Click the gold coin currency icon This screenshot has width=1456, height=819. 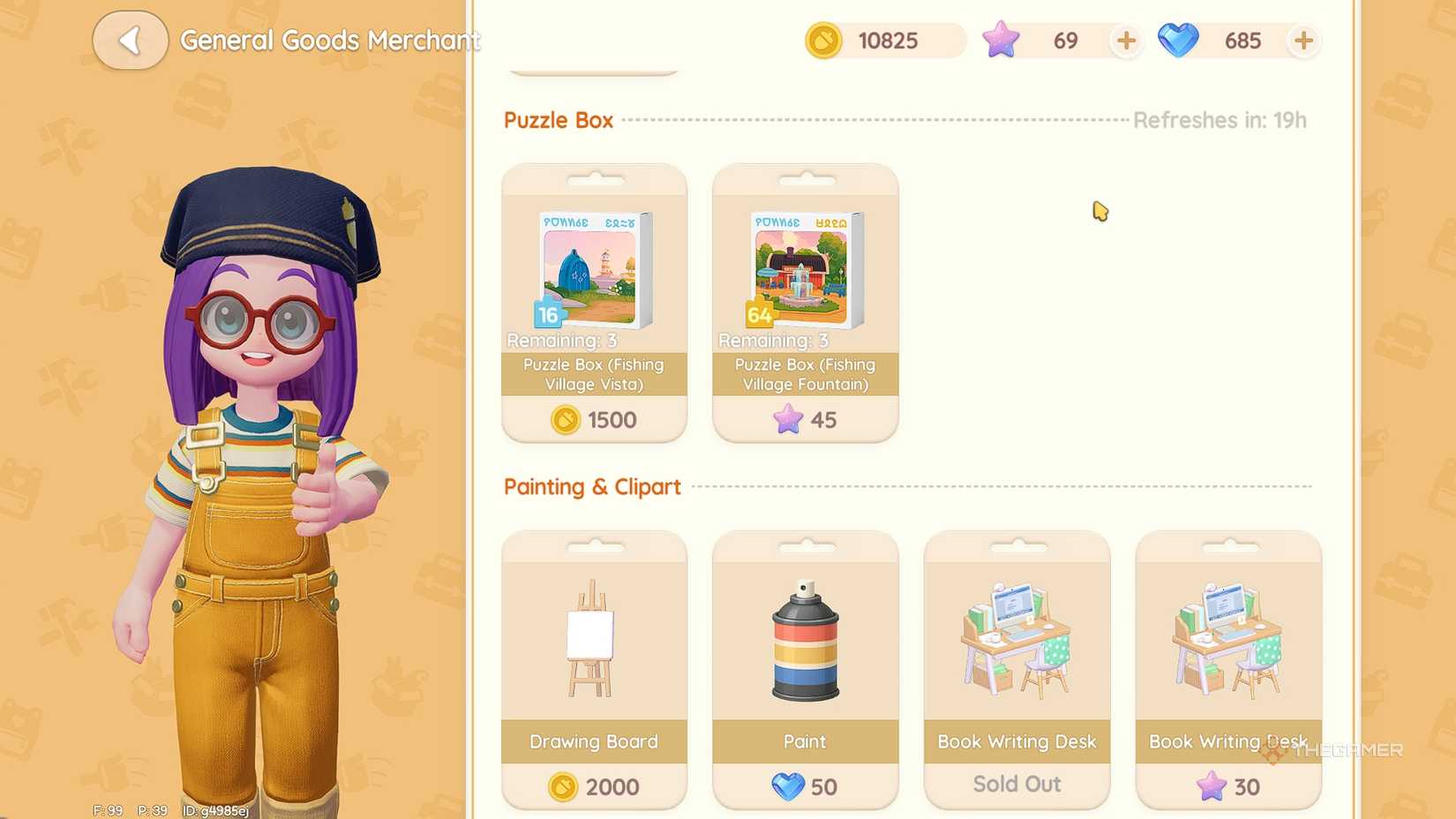(x=822, y=41)
